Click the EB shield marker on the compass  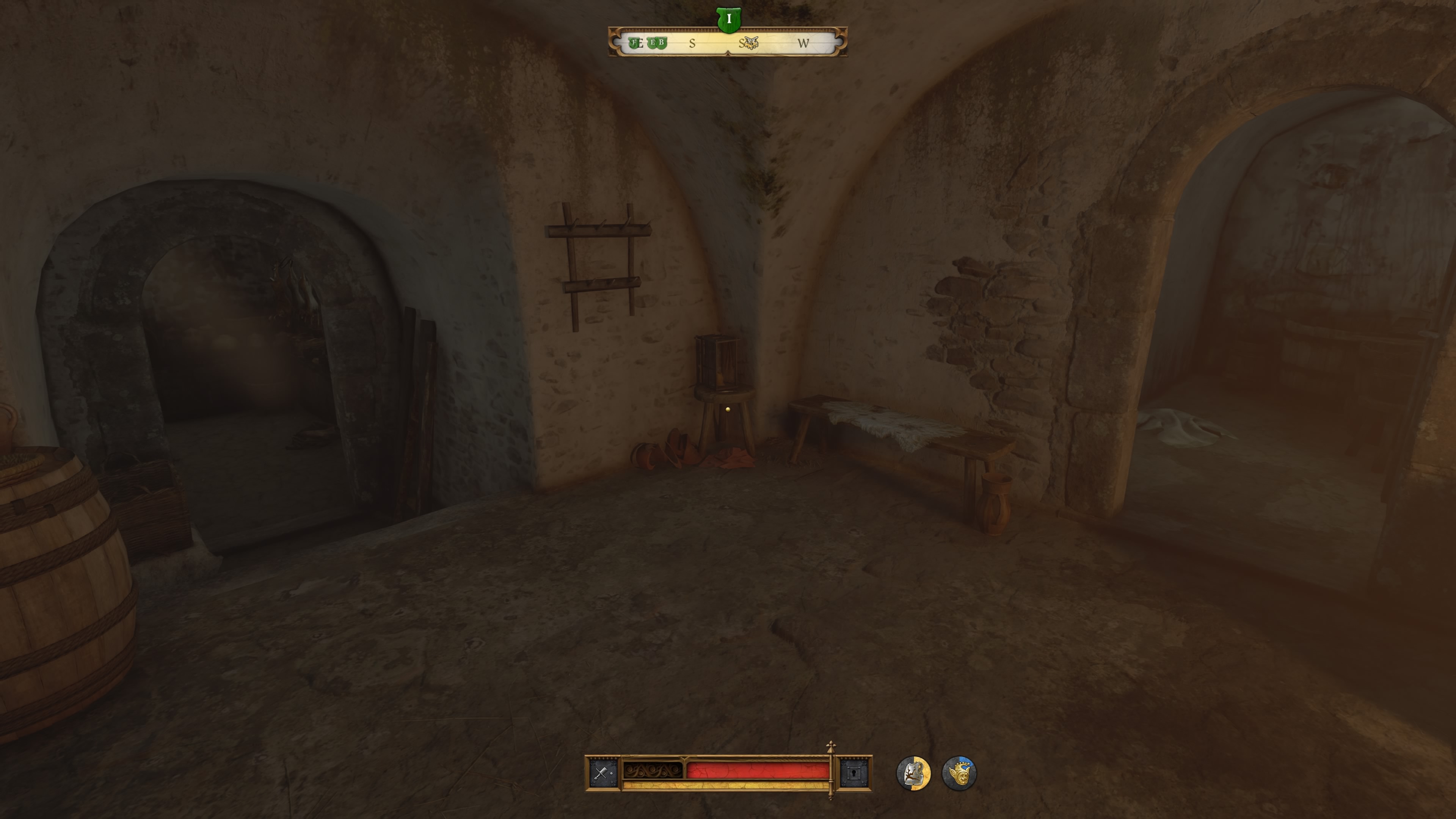[x=657, y=43]
